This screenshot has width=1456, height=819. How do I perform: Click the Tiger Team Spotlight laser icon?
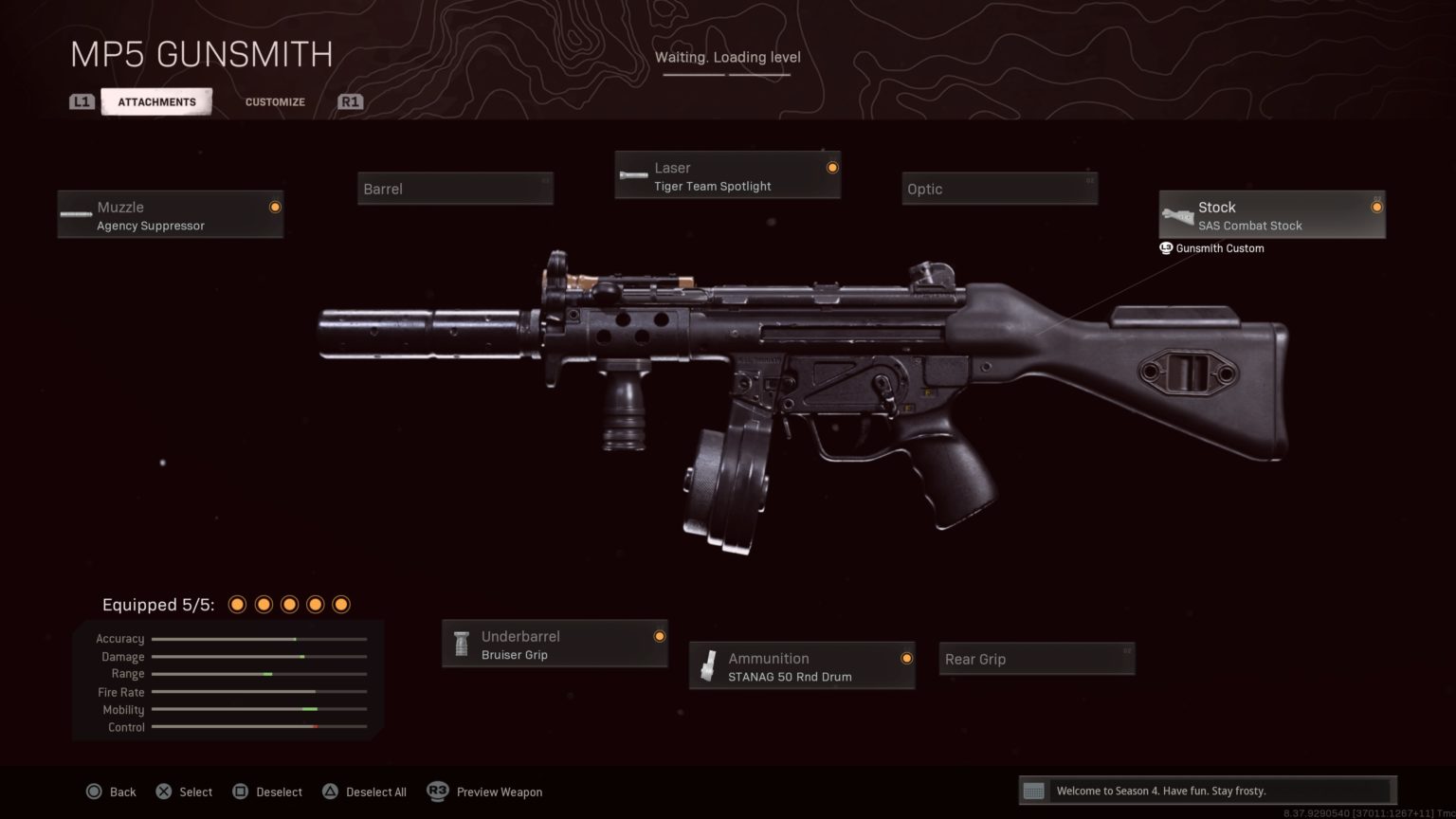(x=632, y=174)
